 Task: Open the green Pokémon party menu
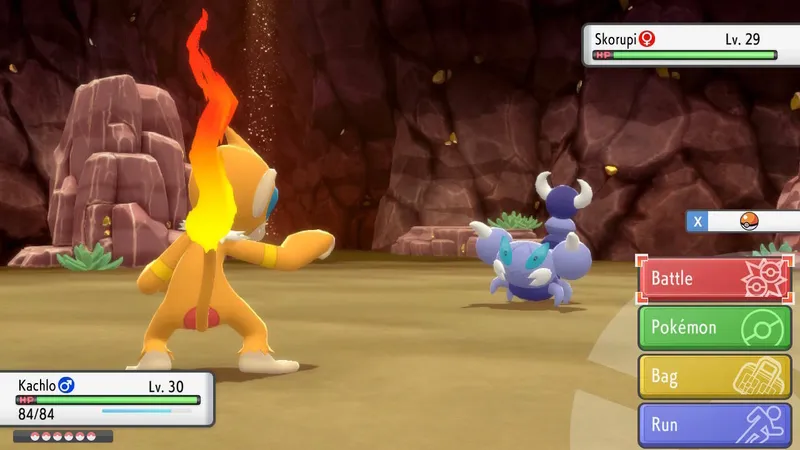point(714,327)
